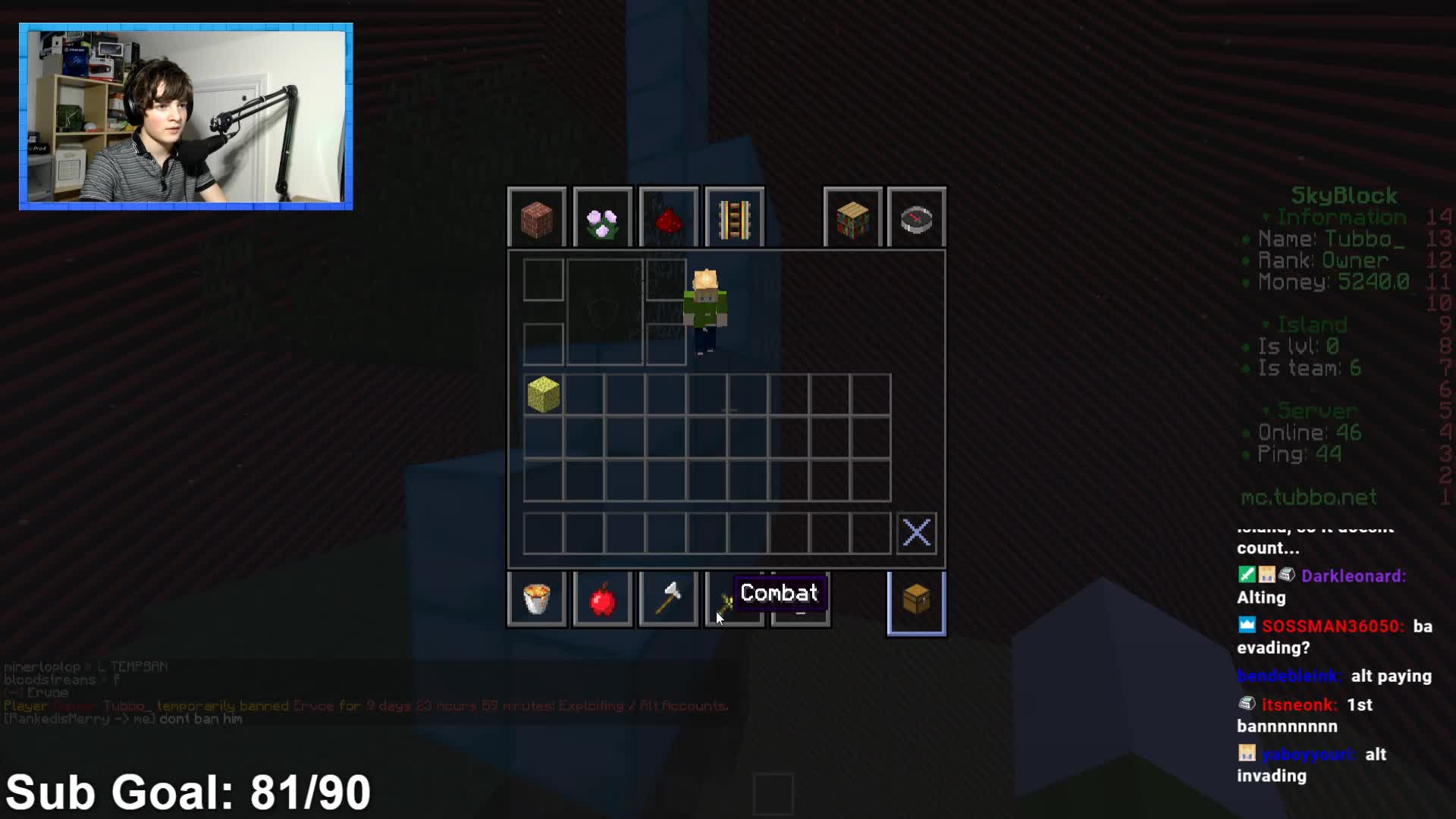
Task: Switch to the lava bucket Miscellaneous tab
Action: [x=537, y=600]
